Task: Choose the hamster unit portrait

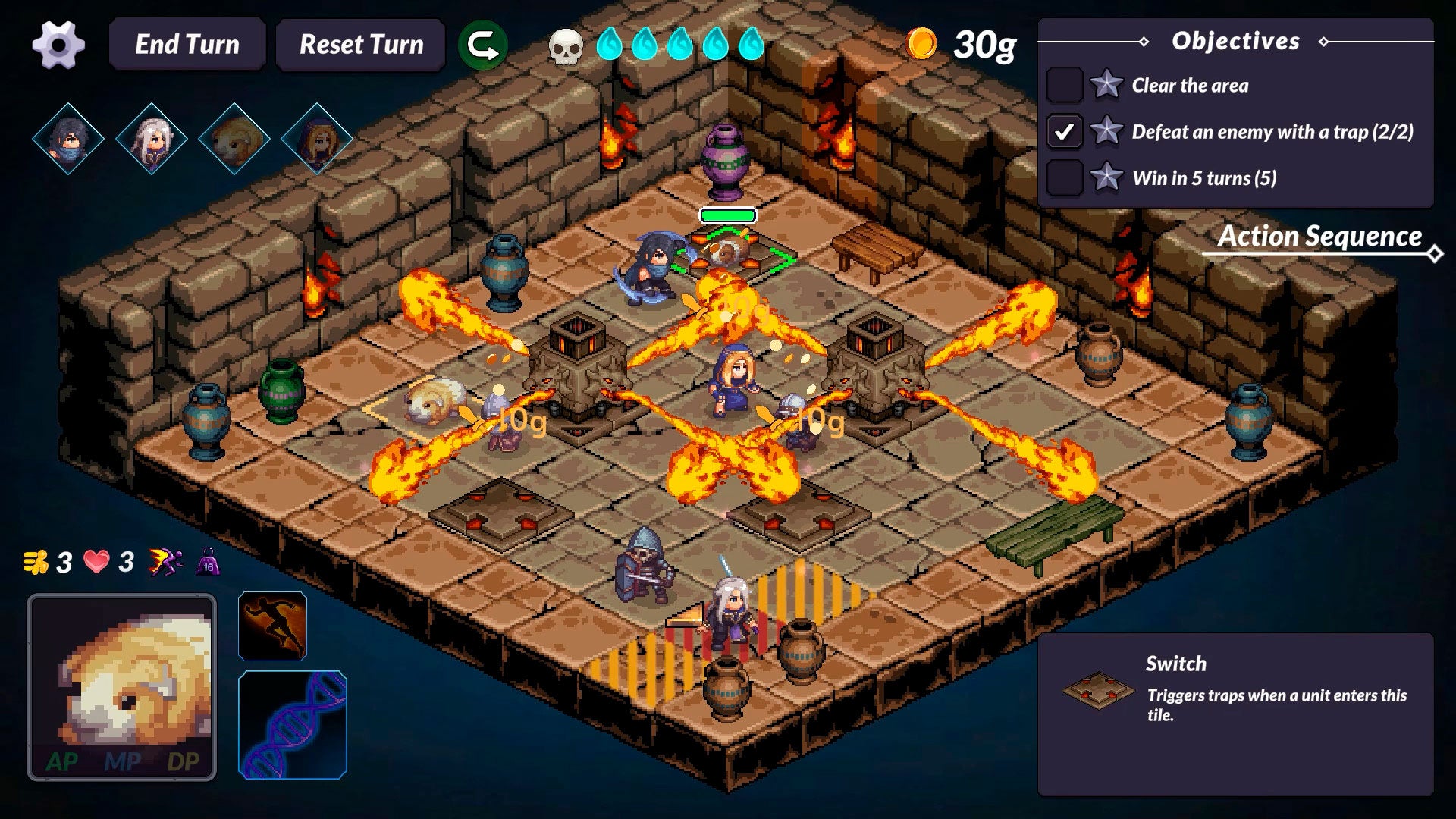Action: [x=234, y=140]
